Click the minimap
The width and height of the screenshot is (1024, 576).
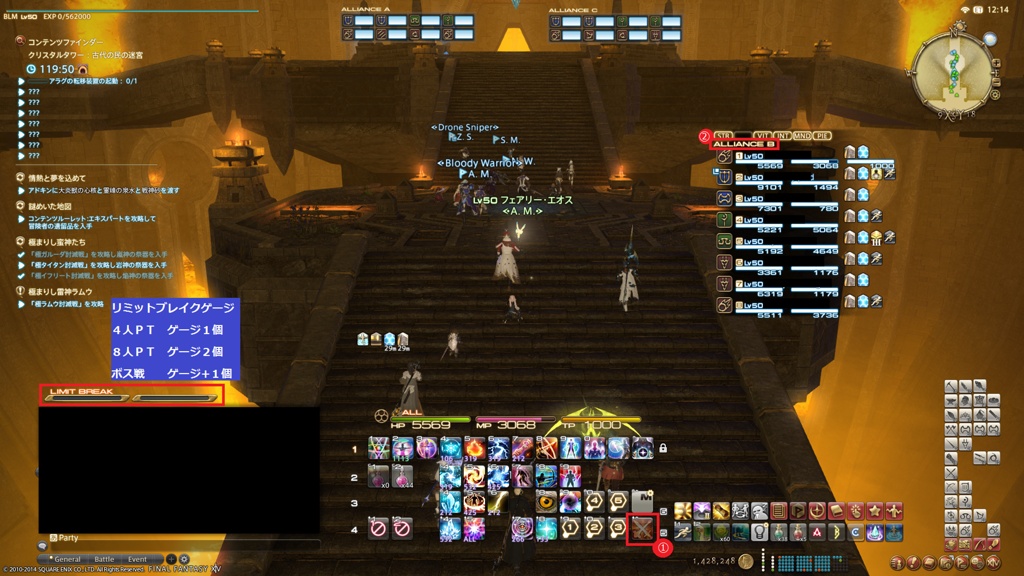tap(953, 72)
